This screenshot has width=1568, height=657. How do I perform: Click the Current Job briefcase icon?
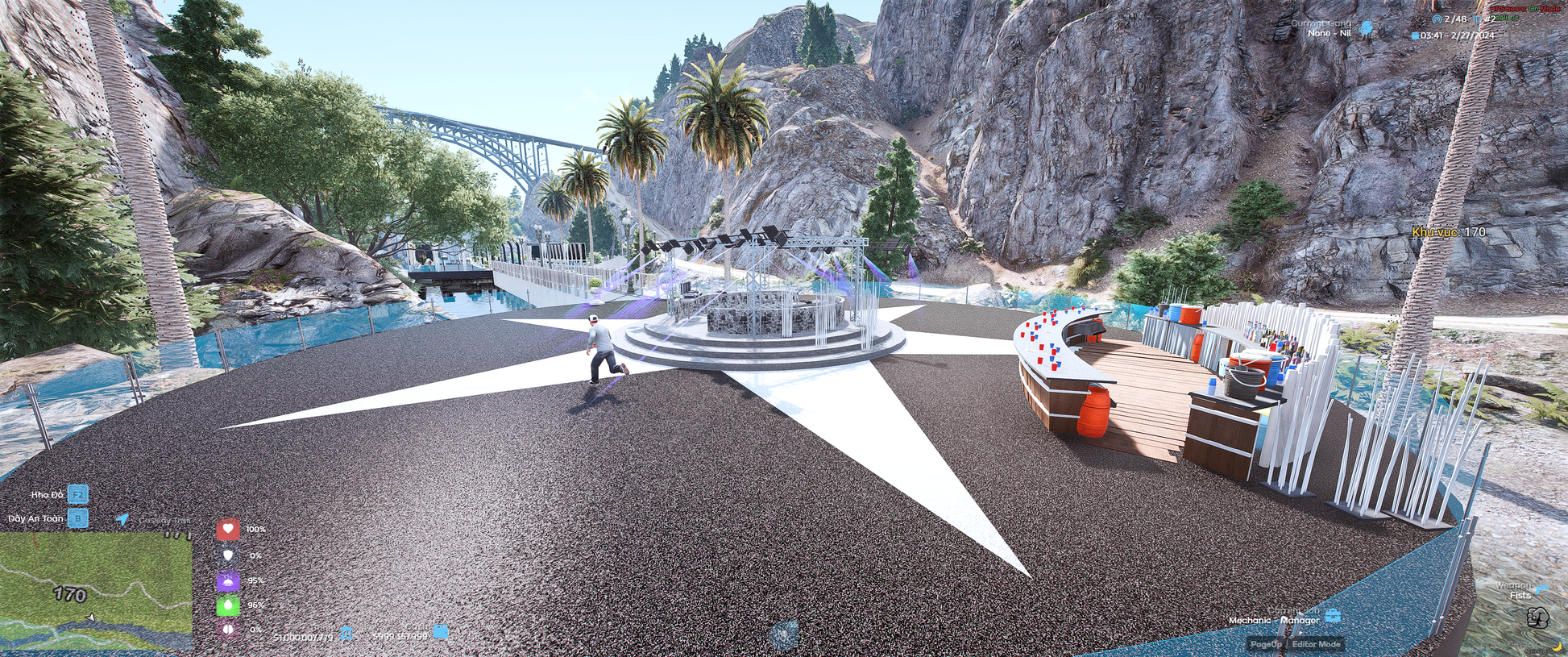pos(1333,617)
